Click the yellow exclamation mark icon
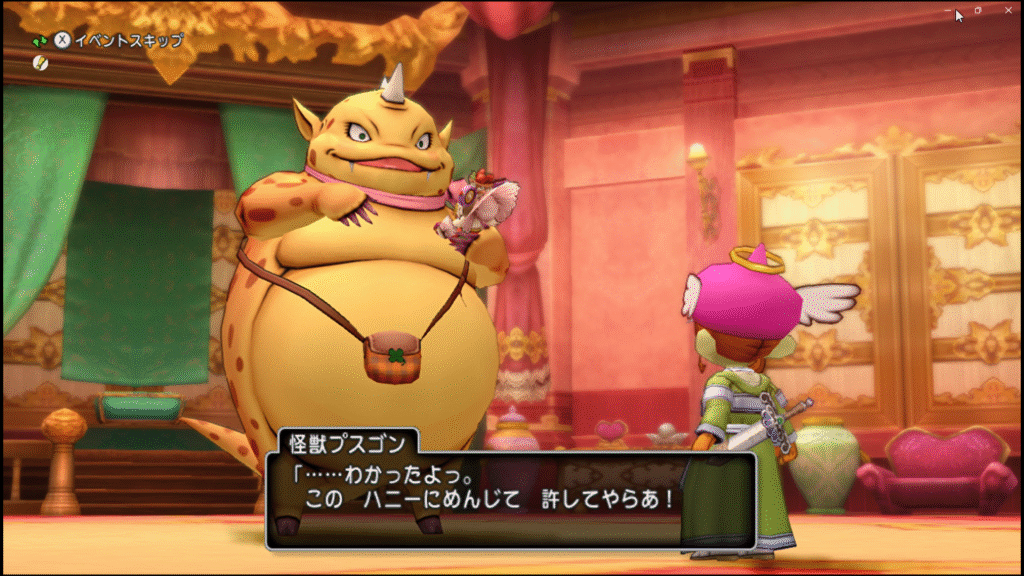The image size is (1024, 576). pyautogui.click(x=40, y=62)
